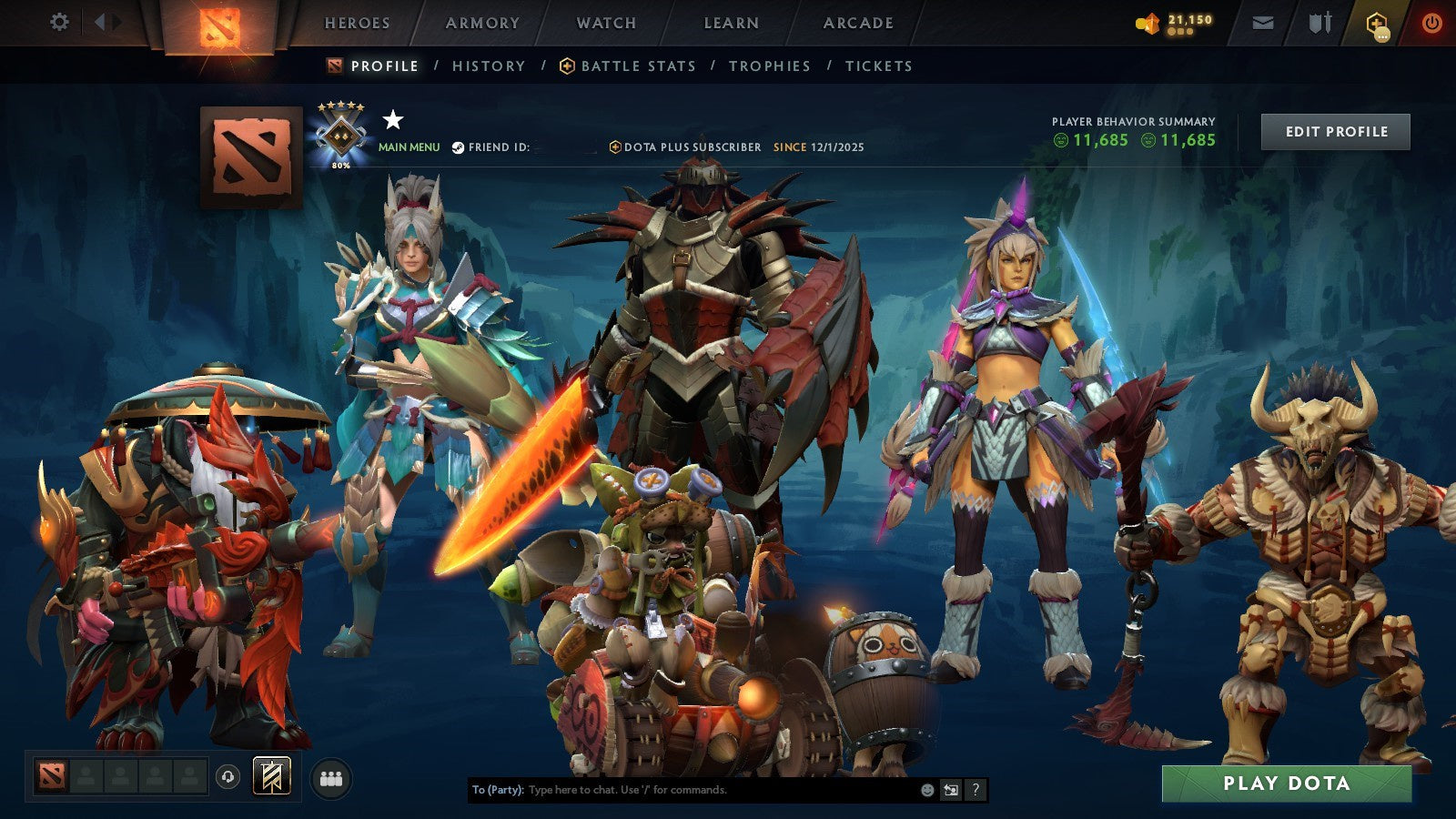Switch to the History tab

coord(489,66)
